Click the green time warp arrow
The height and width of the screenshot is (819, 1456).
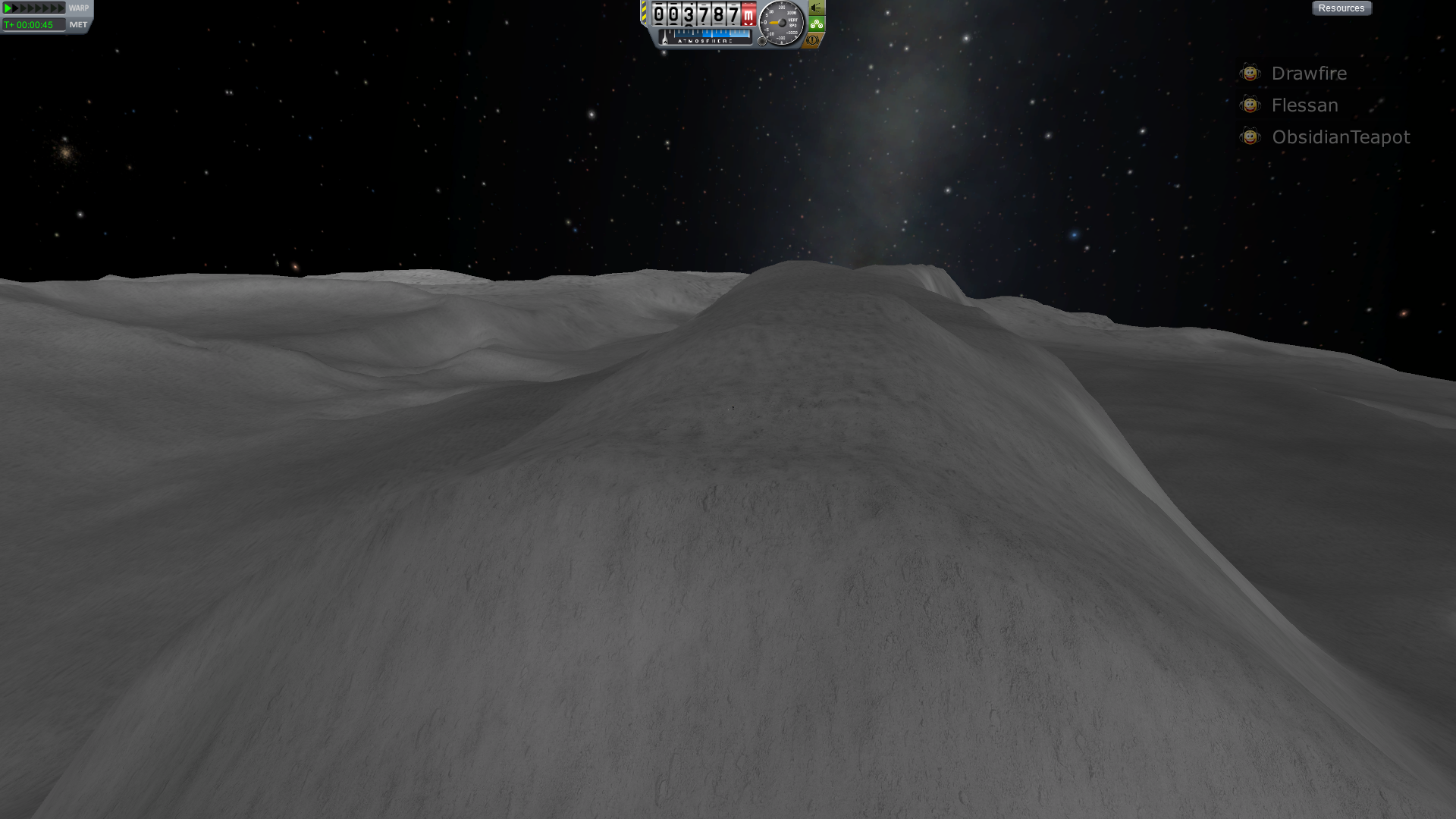point(8,8)
